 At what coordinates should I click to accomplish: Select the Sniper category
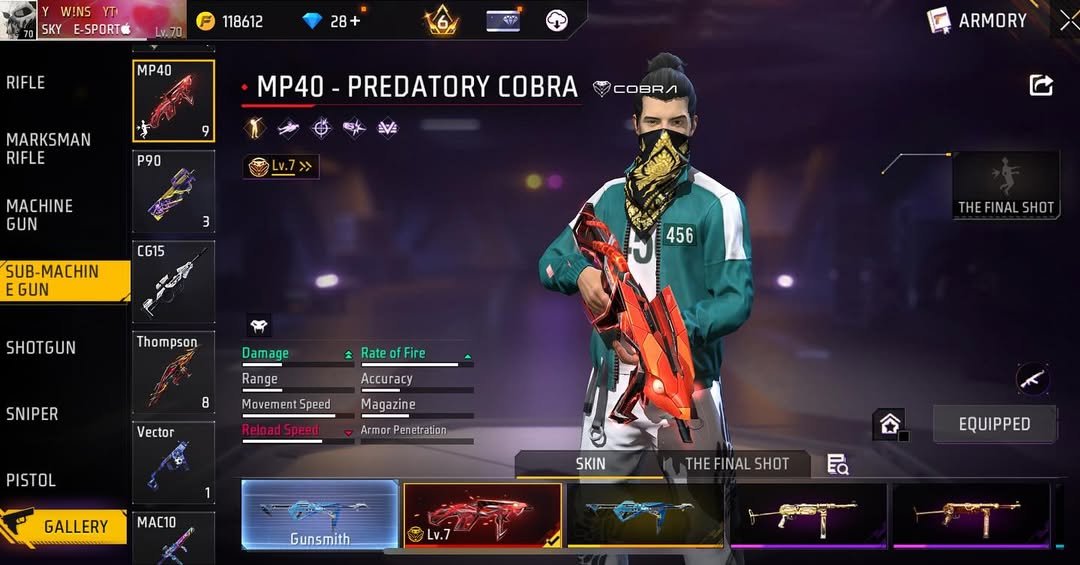click(x=32, y=414)
